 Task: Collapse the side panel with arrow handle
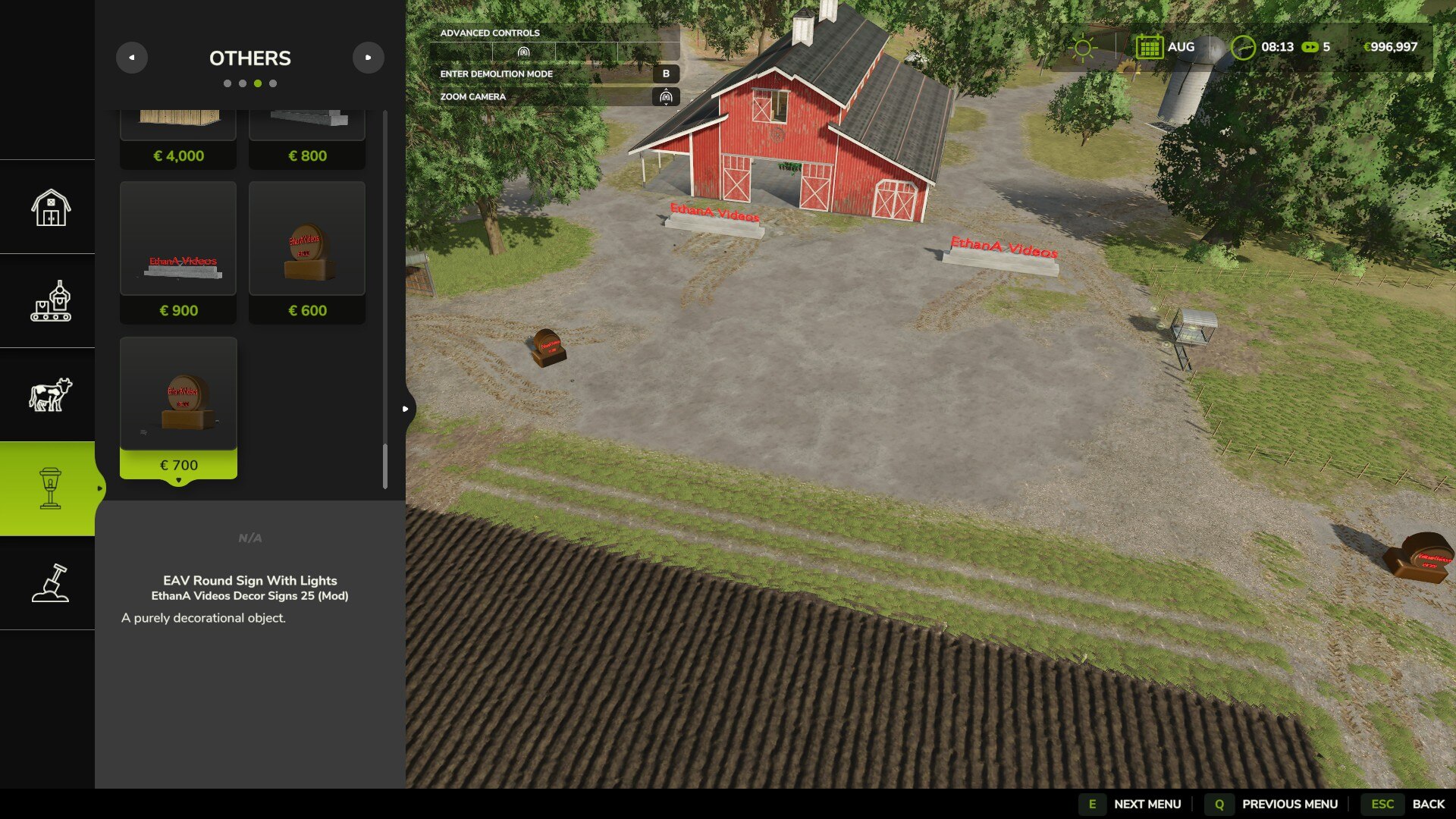click(x=406, y=409)
